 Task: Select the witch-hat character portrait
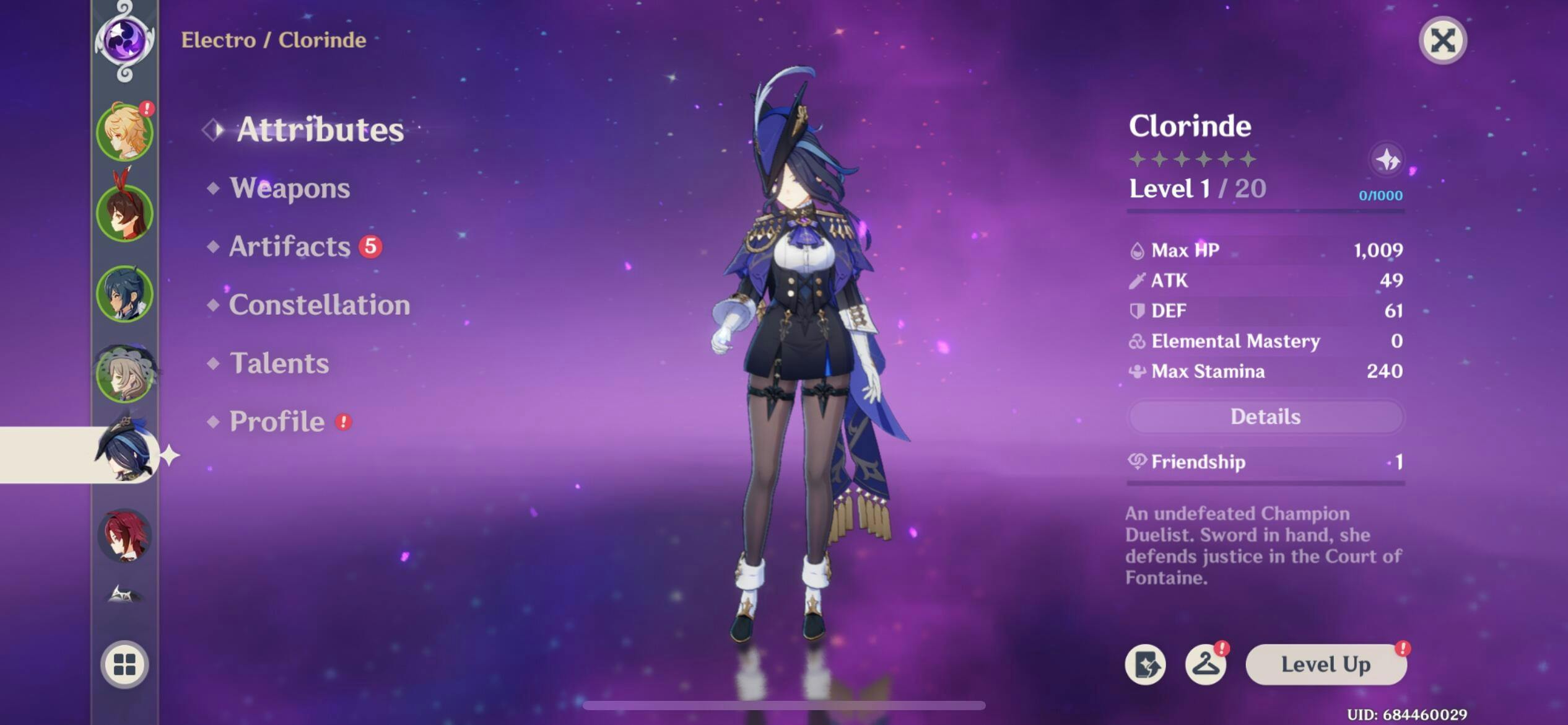(124, 374)
